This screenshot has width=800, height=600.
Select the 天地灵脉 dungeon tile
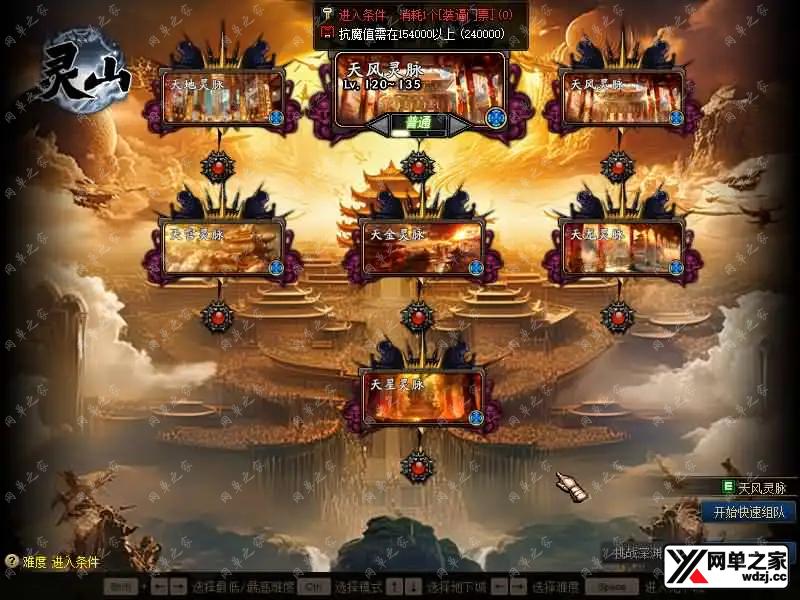pyautogui.click(x=222, y=96)
